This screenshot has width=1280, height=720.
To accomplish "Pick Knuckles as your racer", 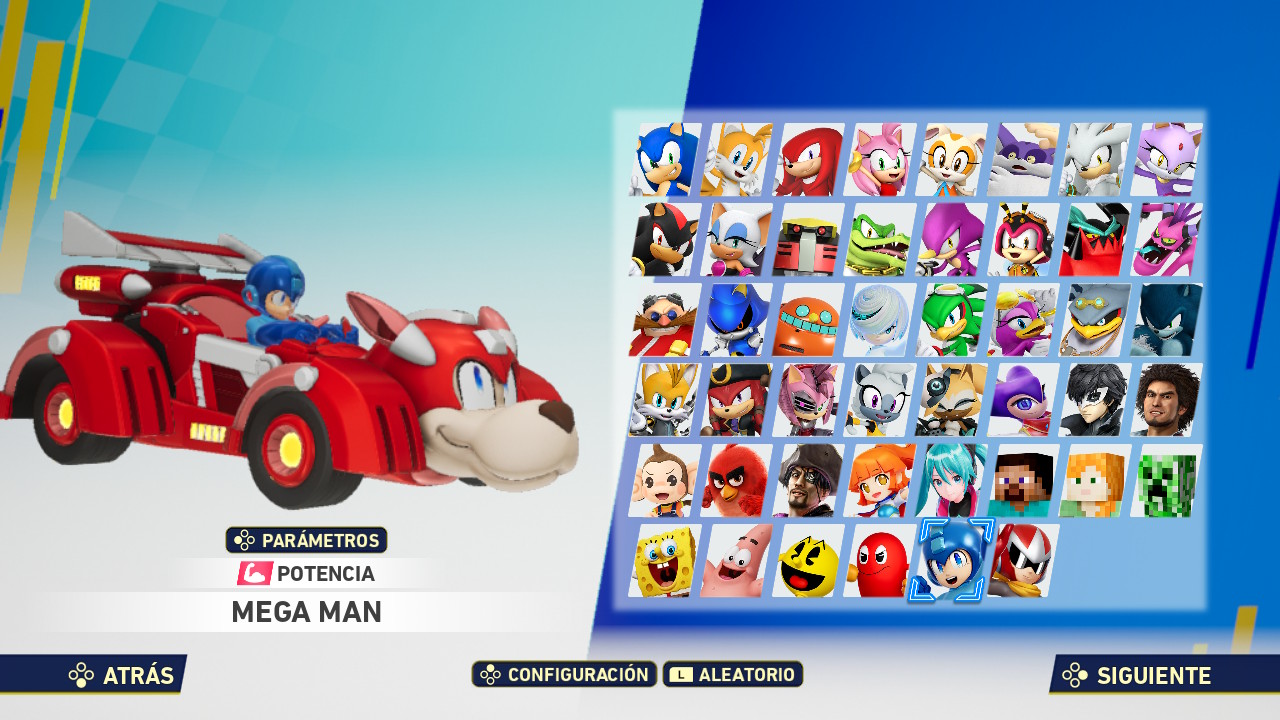I will 809,160.
